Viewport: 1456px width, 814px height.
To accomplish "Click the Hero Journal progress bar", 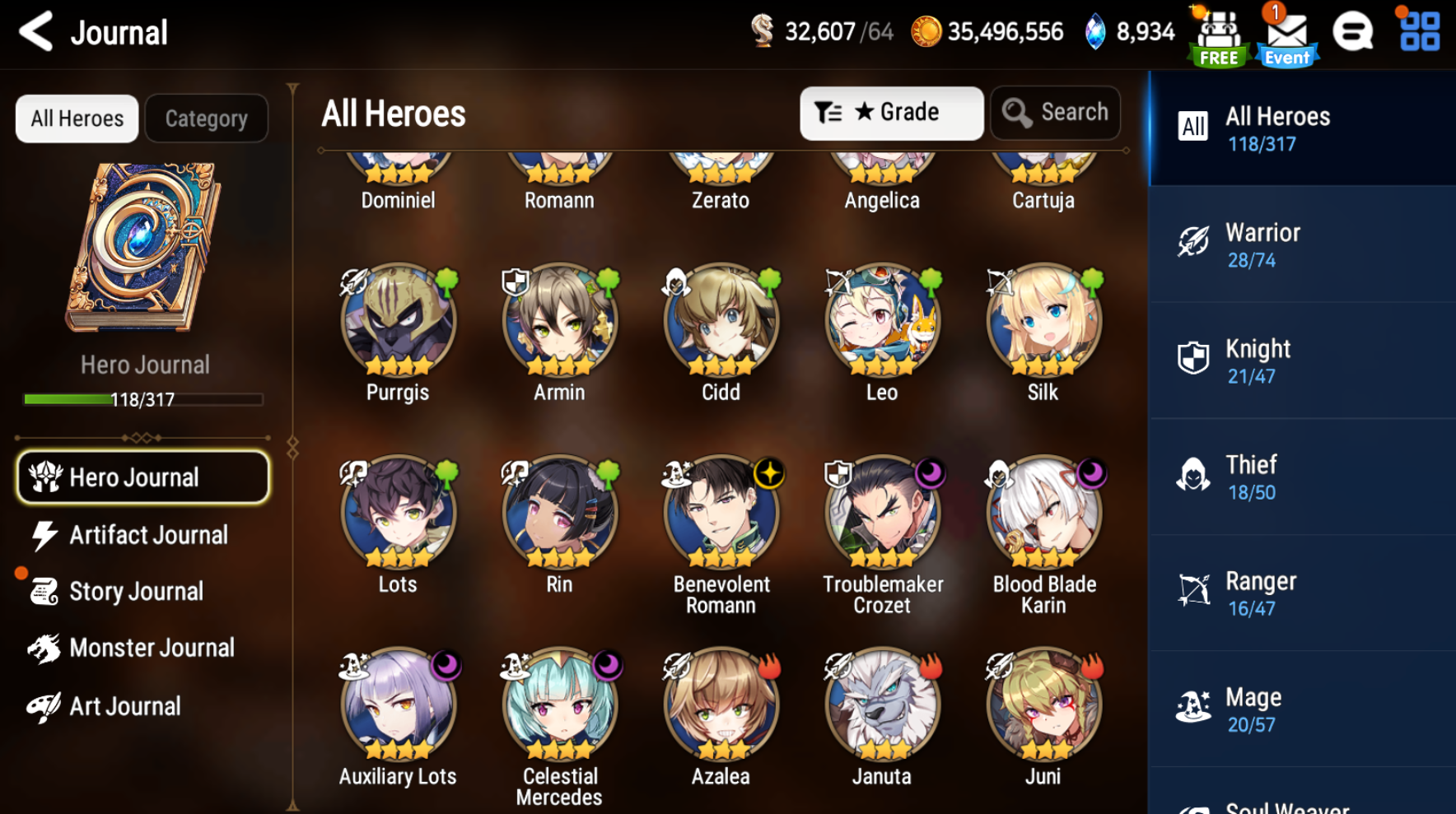I will pos(144,400).
